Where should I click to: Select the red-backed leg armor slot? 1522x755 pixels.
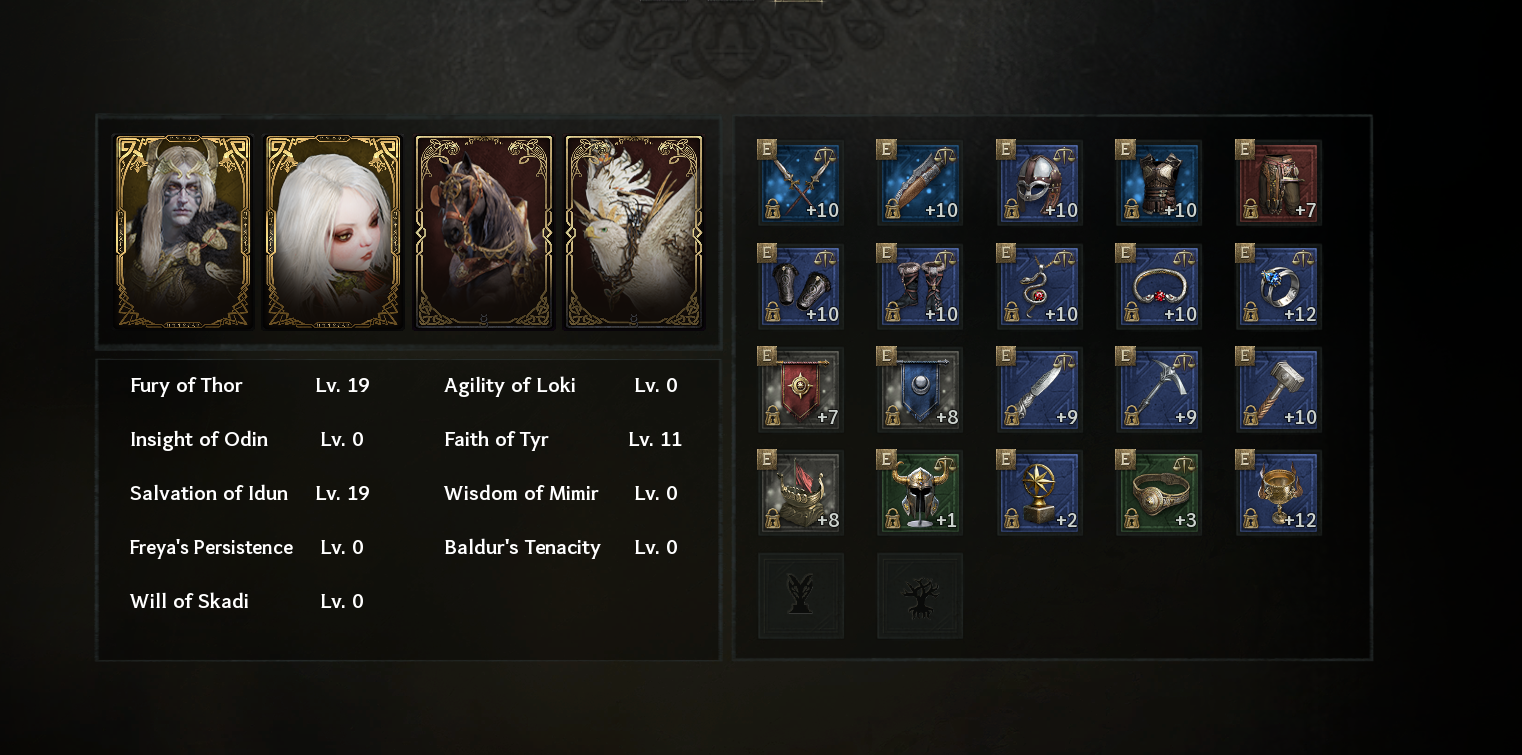click(1278, 183)
